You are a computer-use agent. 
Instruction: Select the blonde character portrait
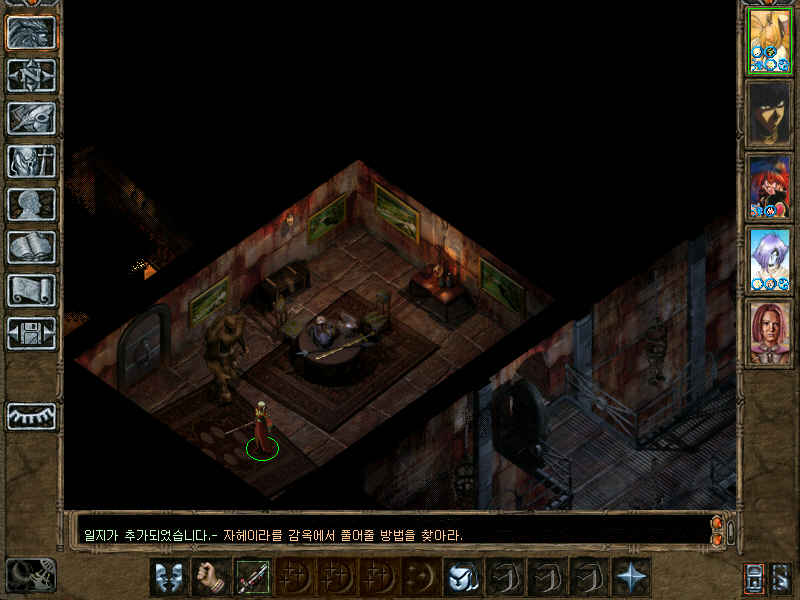[769, 41]
